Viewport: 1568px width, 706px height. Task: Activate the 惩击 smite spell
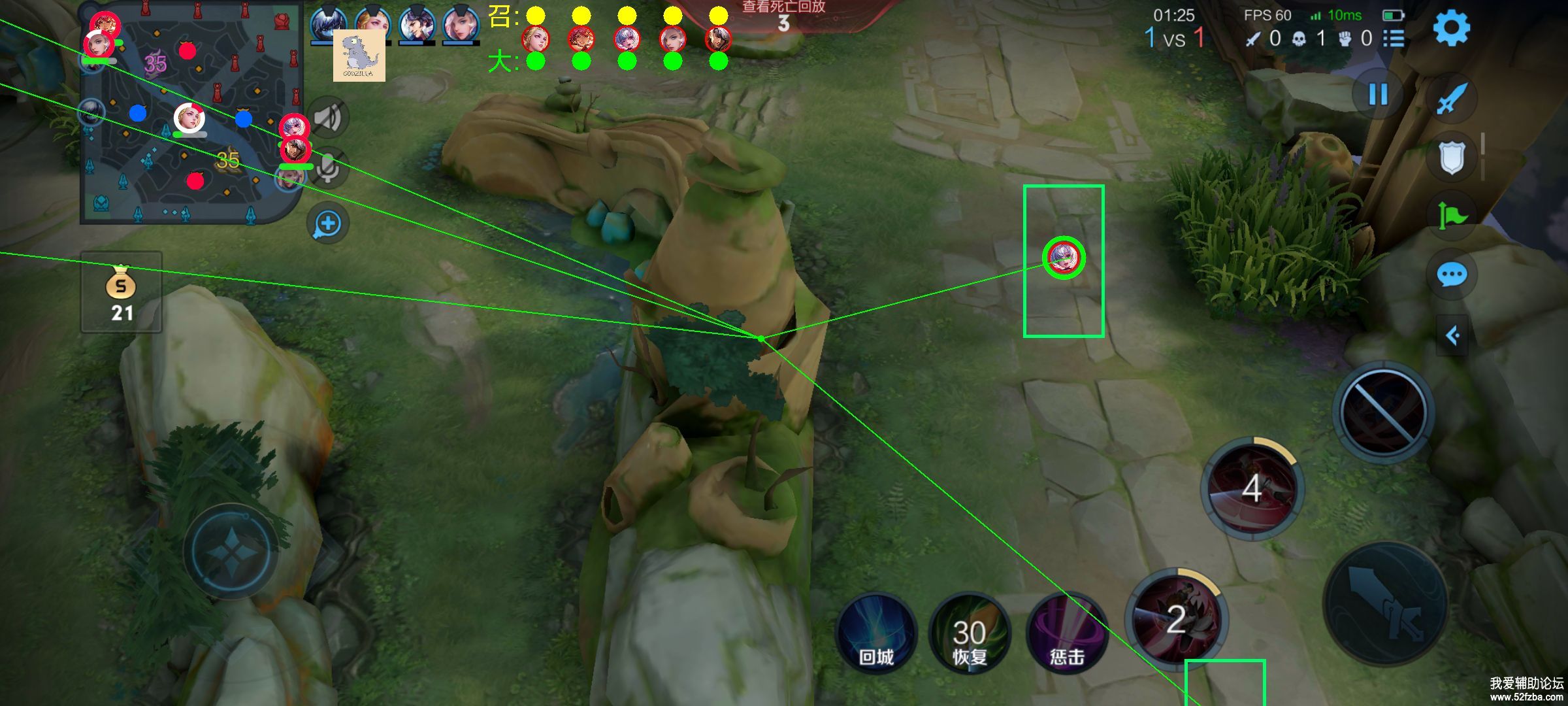1067,633
